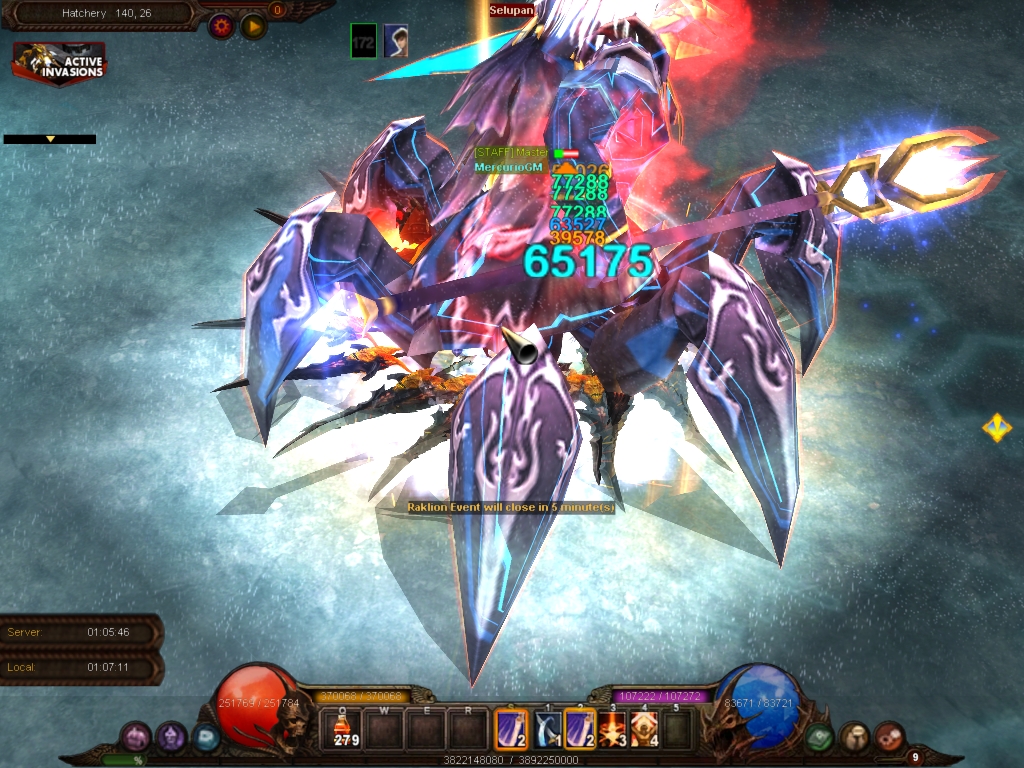Click the red round menu button
The image size is (1024, 768).
[889, 738]
